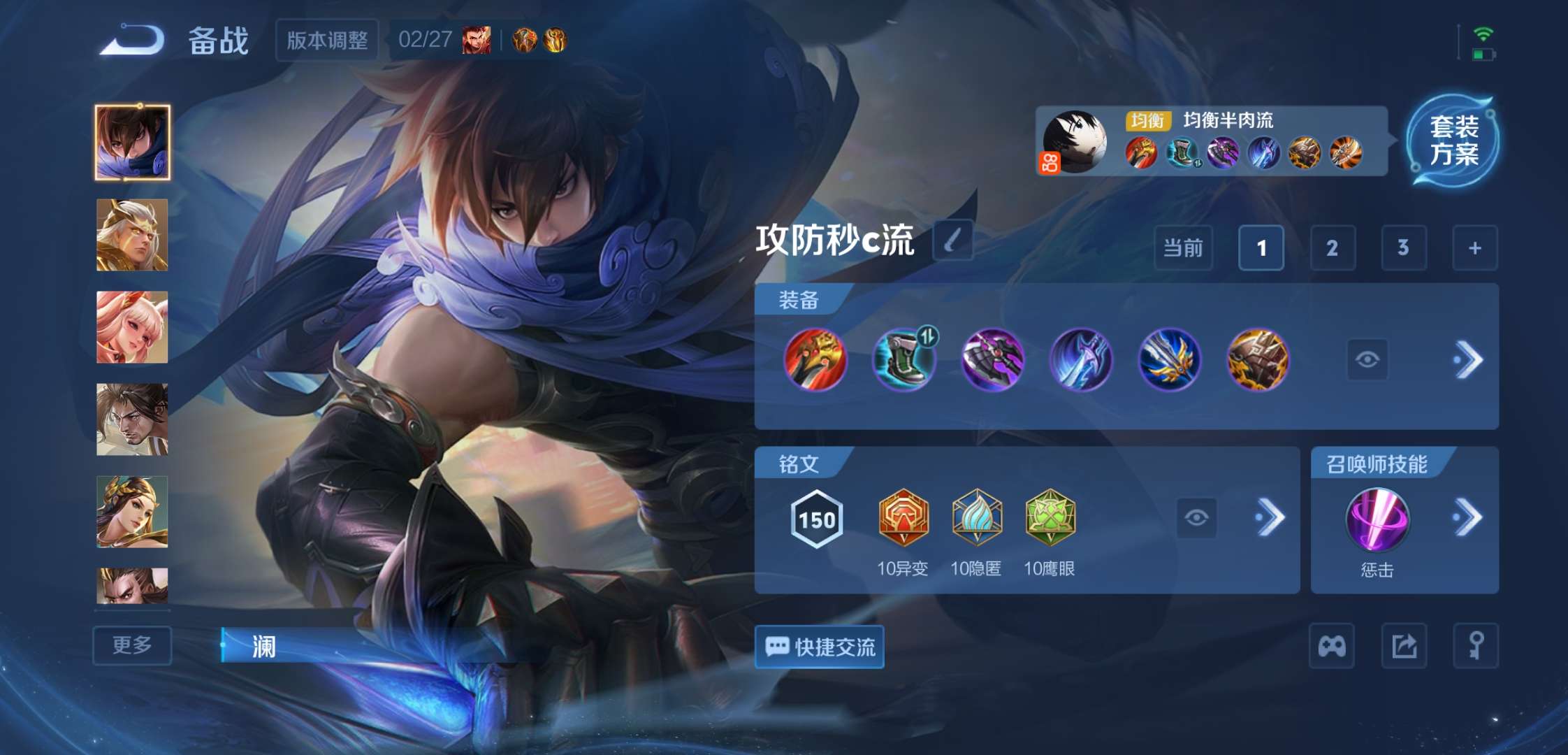Select the pink-haired hero portrait in the sidebar
The width and height of the screenshot is (1568, 755).
coord(131,329)
